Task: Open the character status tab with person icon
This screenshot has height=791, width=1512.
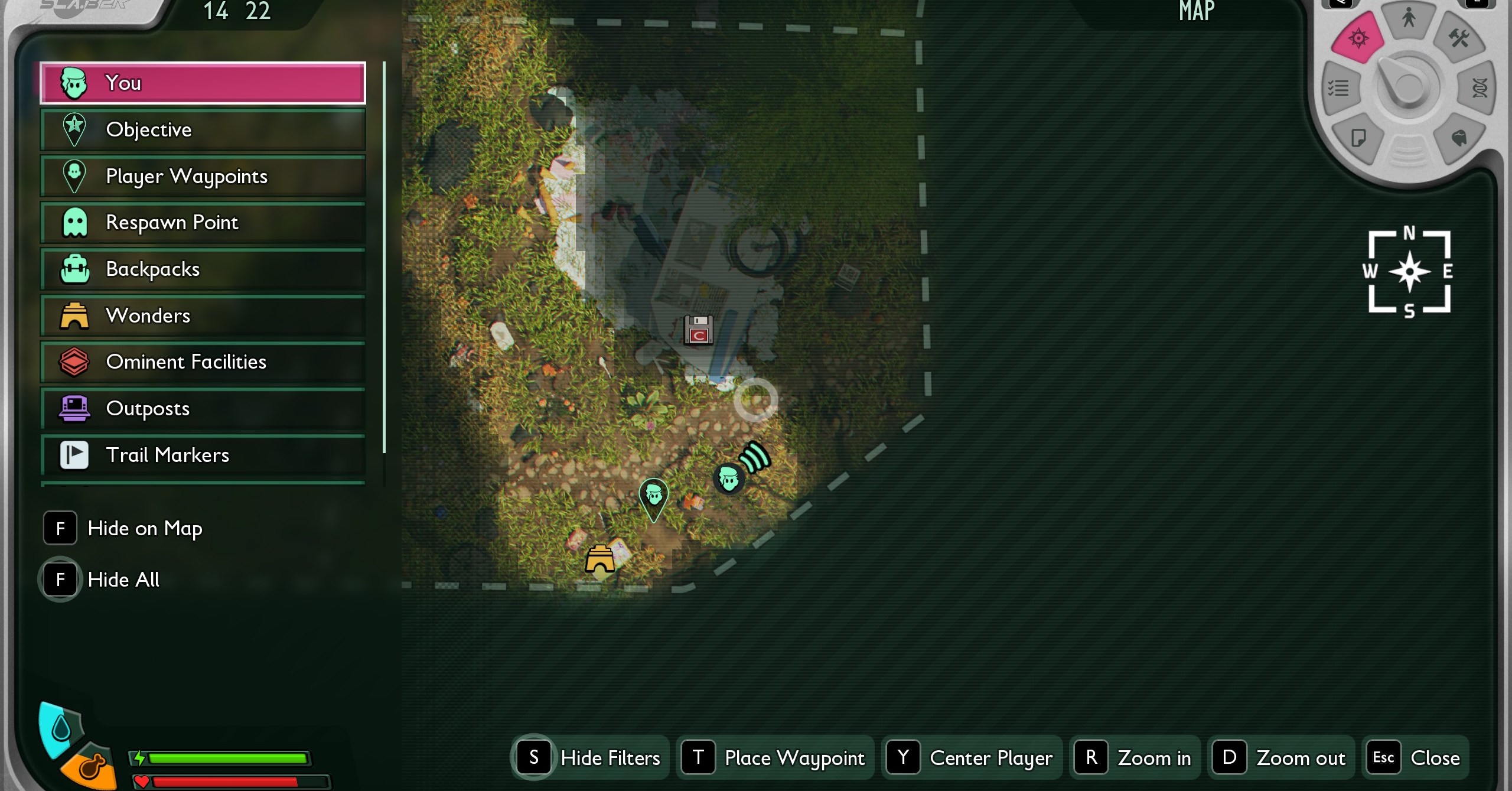Action: [x=1409, y=19]
